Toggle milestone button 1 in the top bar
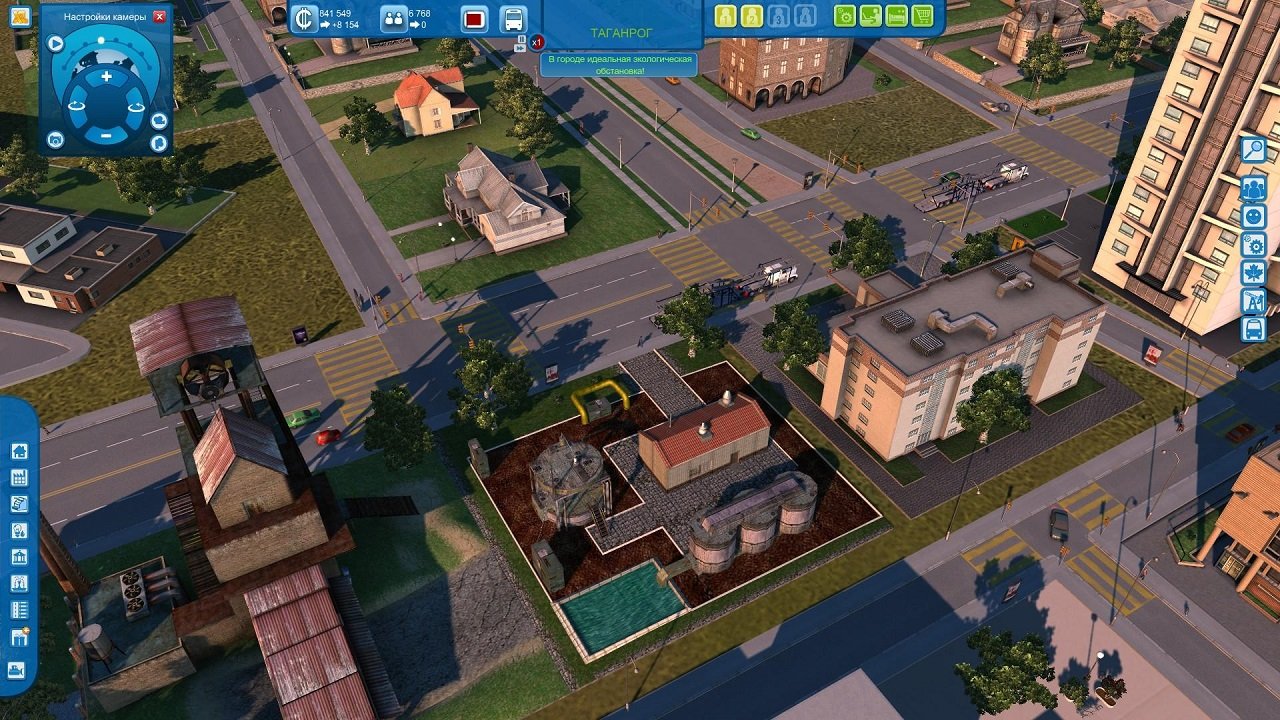The image size is (1280, 720). click(723, 17)
